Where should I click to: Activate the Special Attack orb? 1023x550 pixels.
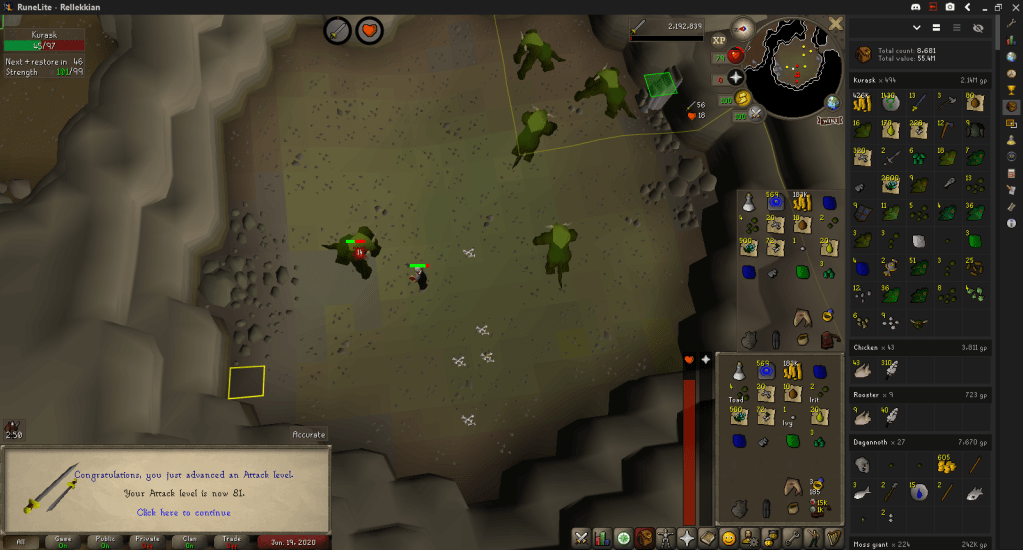pos(757,115)
